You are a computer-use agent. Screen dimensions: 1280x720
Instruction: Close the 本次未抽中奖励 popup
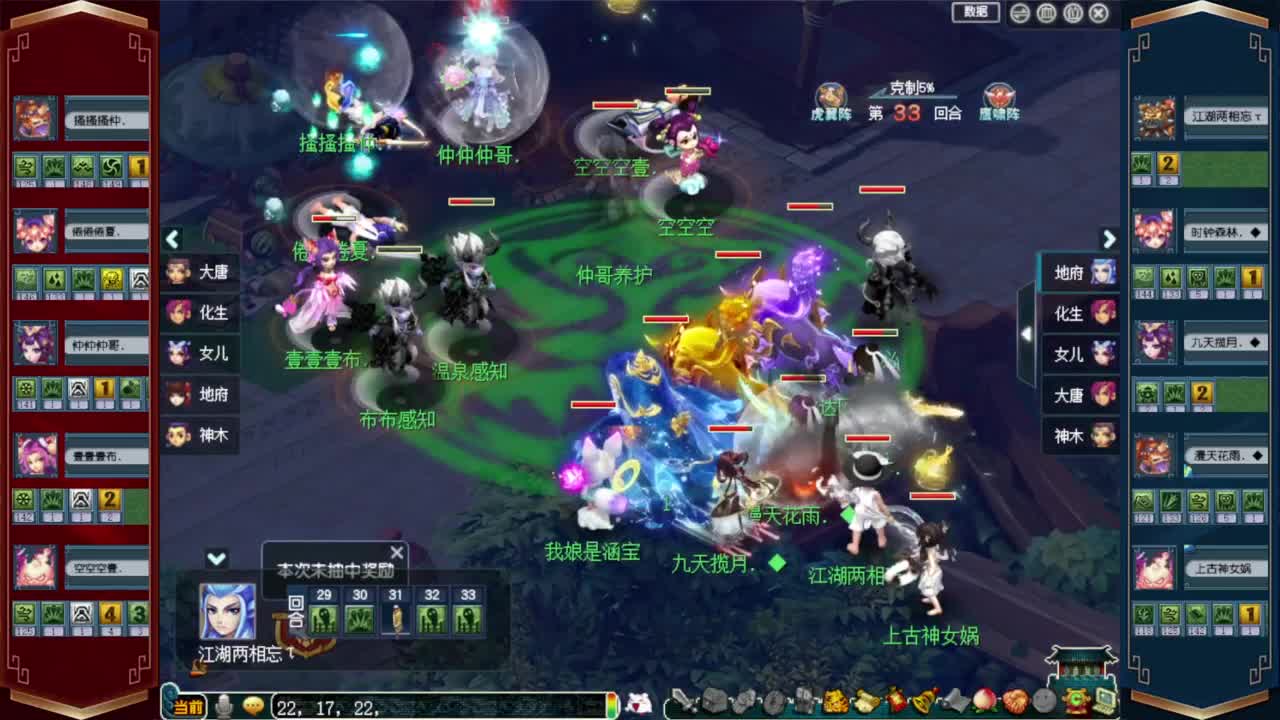tap(396, 552)
